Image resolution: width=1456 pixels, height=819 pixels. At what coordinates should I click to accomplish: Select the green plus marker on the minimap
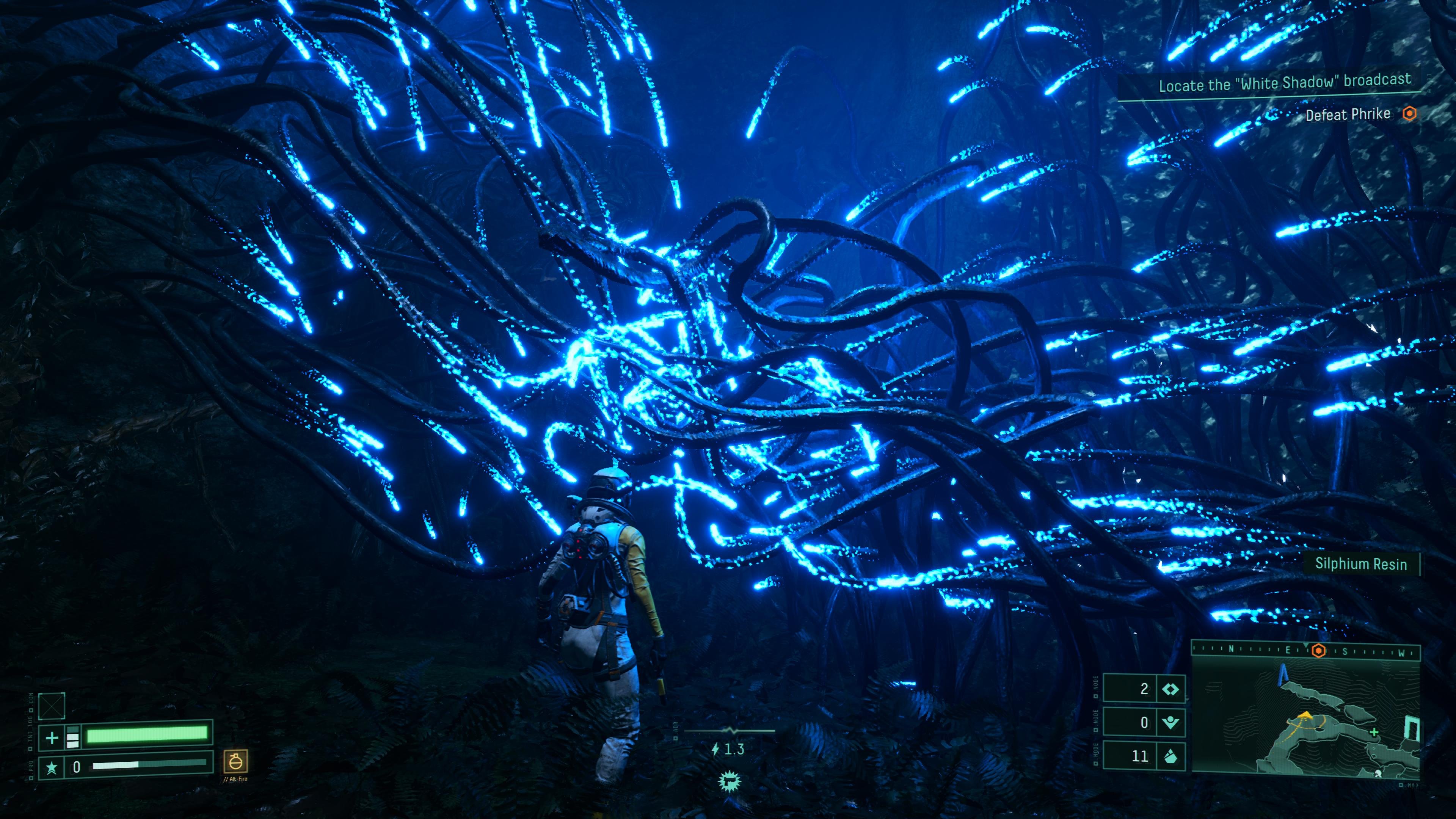point(1374,733)
